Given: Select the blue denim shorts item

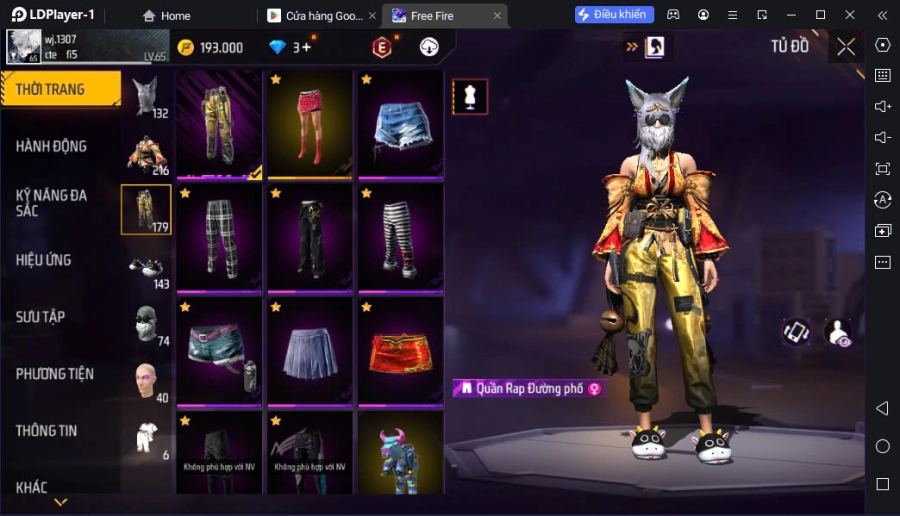Looking at the screenshot, I should point(400,124).
